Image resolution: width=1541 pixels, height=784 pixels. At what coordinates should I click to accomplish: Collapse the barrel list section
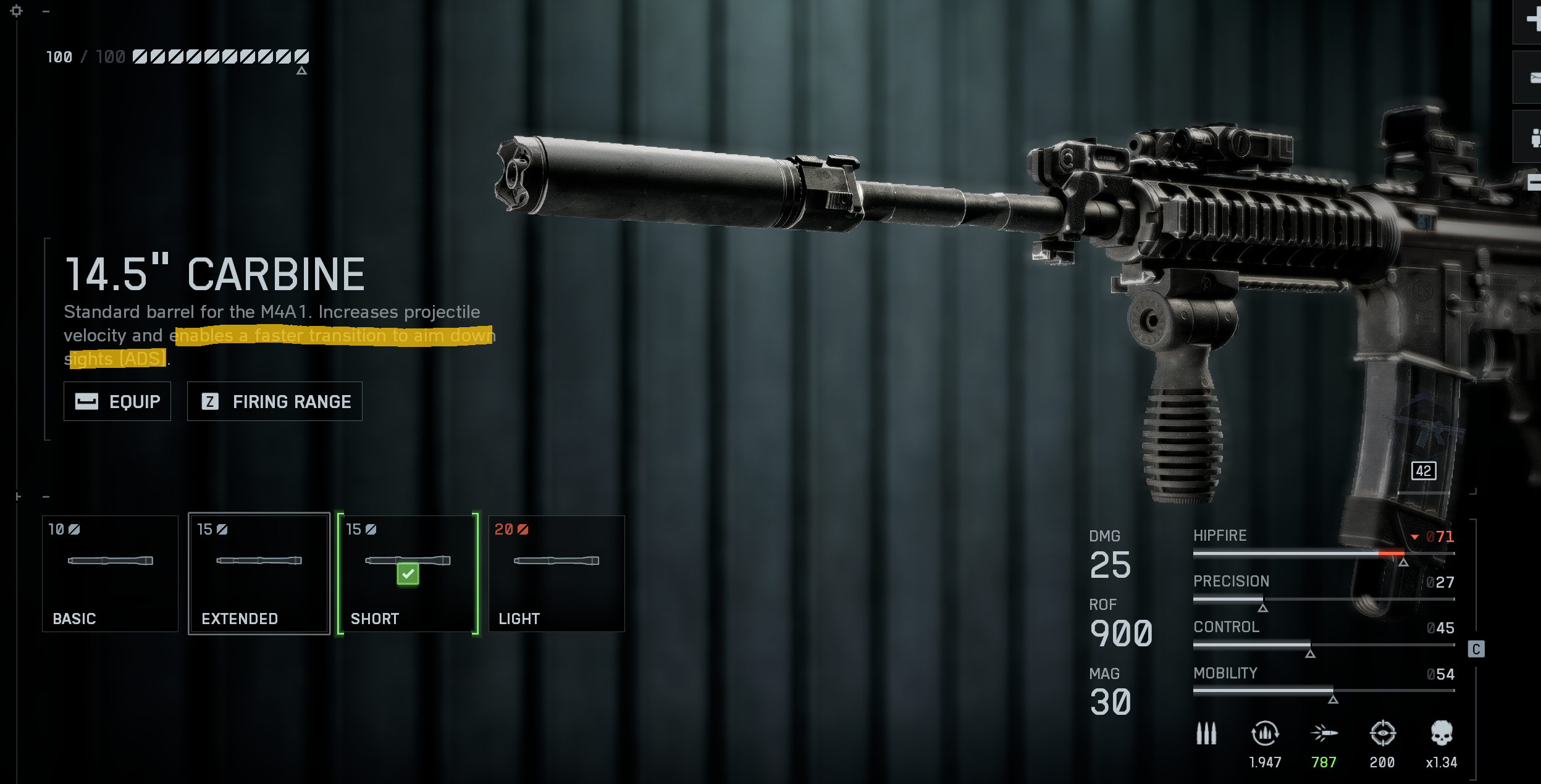(46, 497)
